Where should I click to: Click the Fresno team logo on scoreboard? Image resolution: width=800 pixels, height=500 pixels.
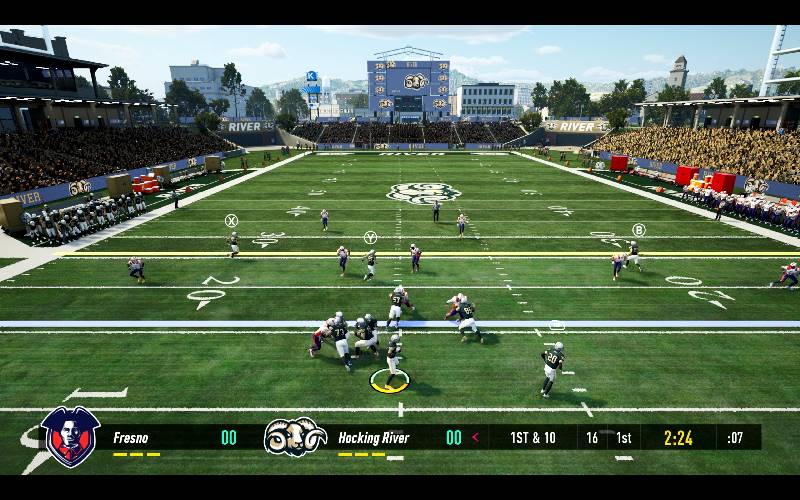point(70,437)
